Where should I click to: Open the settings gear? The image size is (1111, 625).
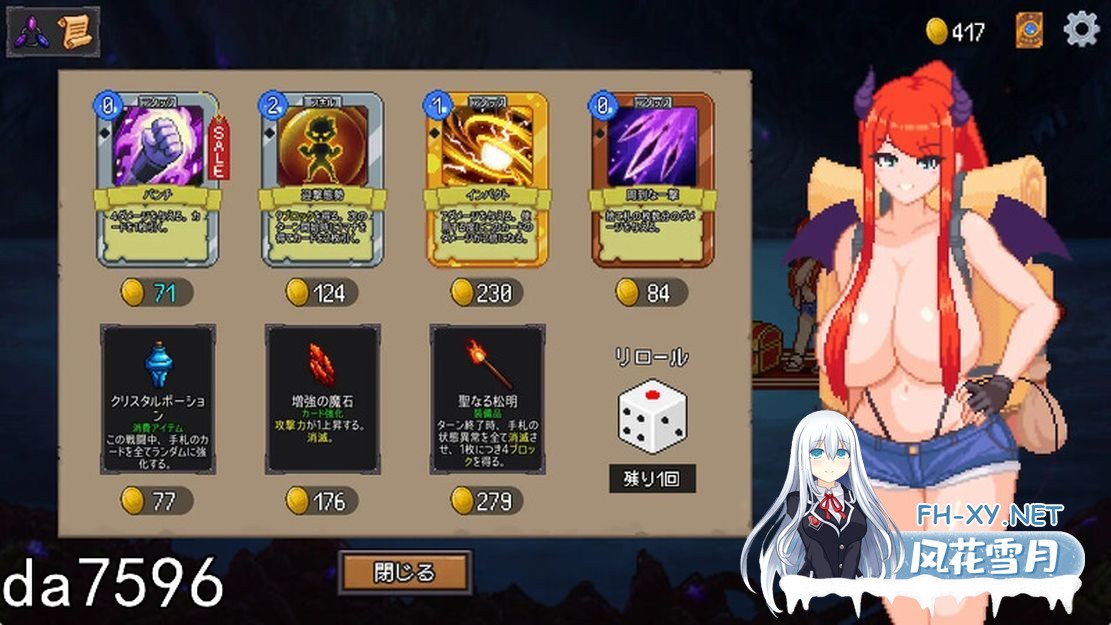click(x=1081, y=30)
